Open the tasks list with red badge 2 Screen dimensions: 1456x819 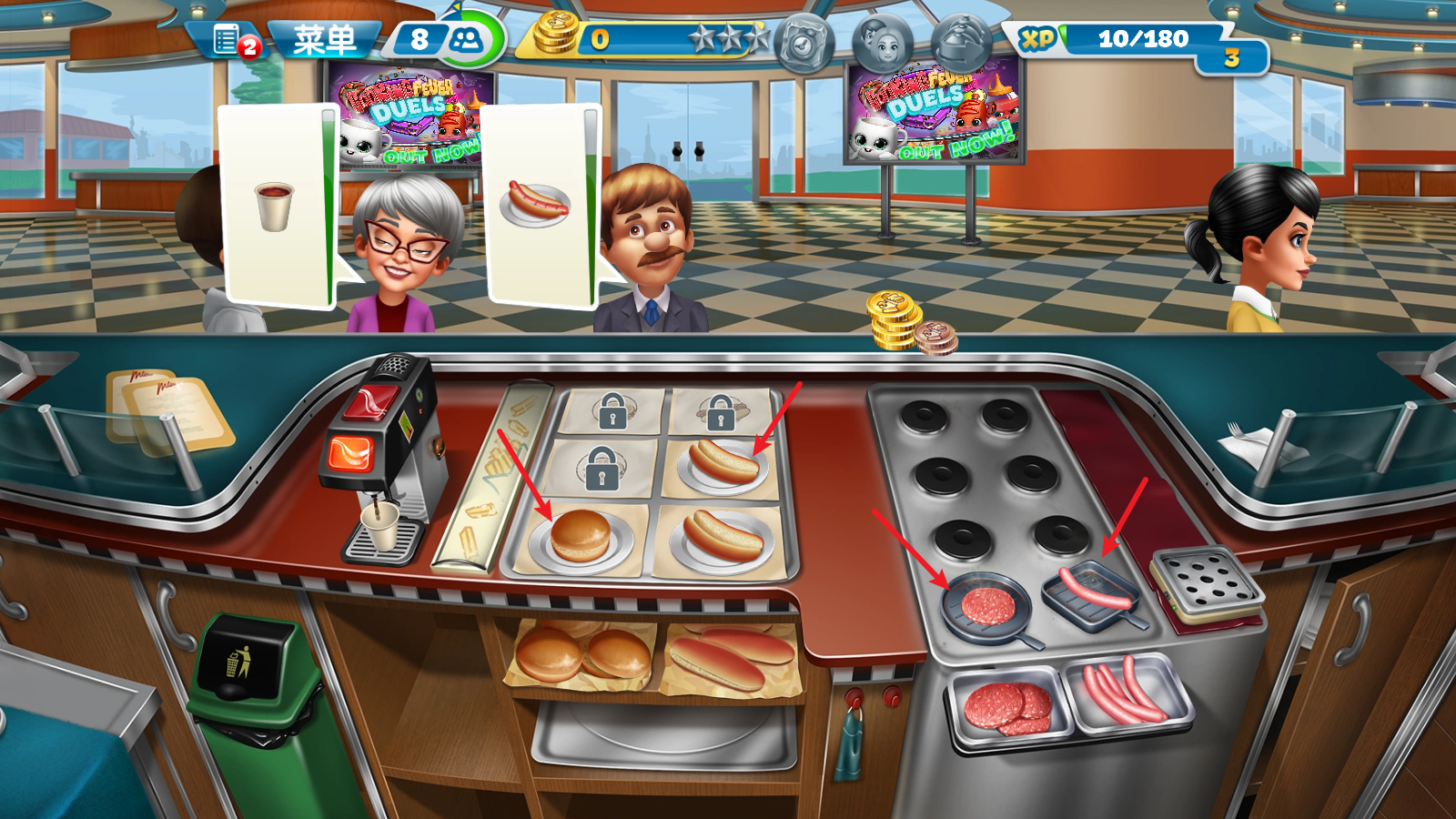click(227, 38)
